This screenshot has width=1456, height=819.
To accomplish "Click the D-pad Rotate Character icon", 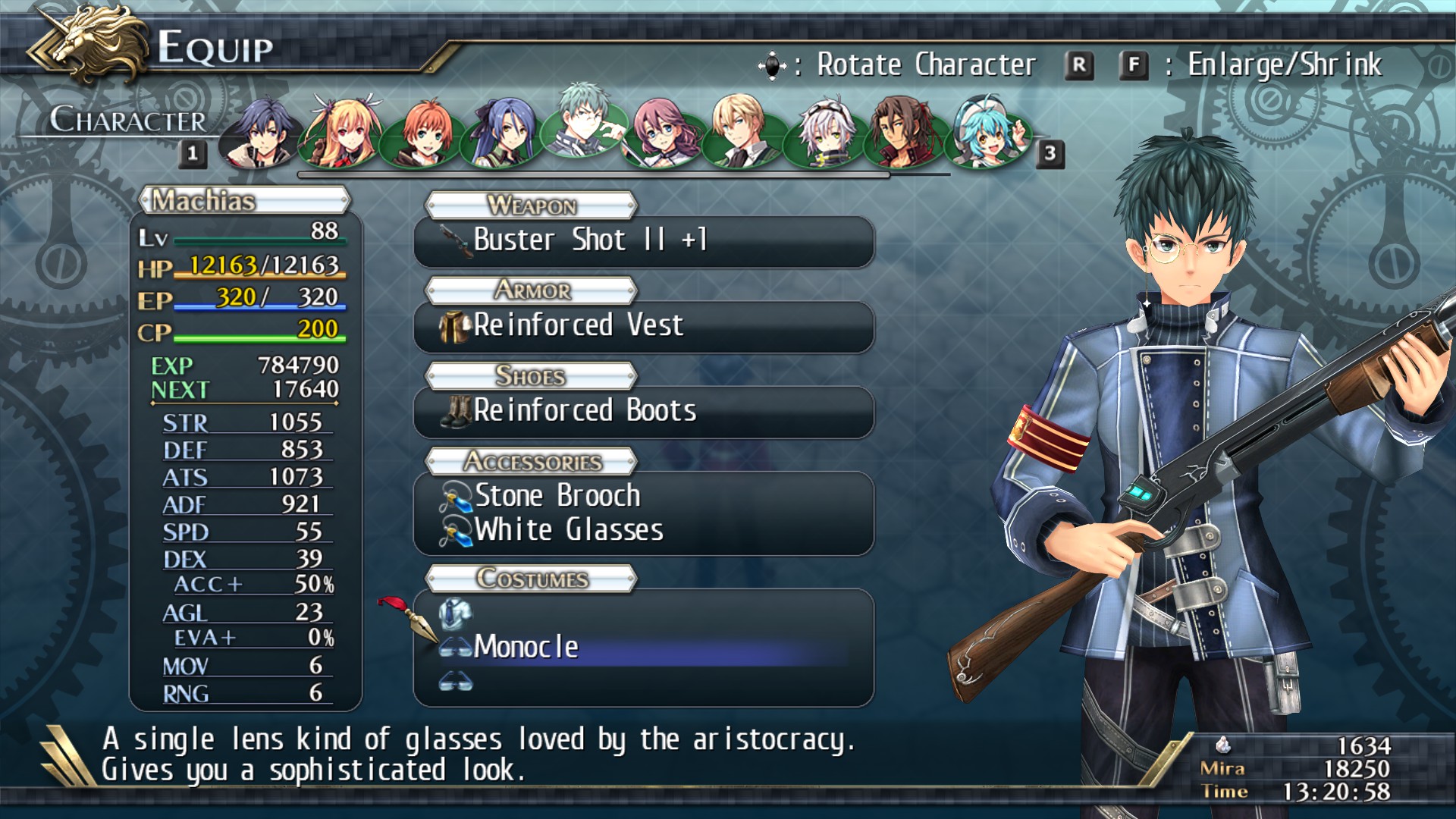I will pos(773,64).
